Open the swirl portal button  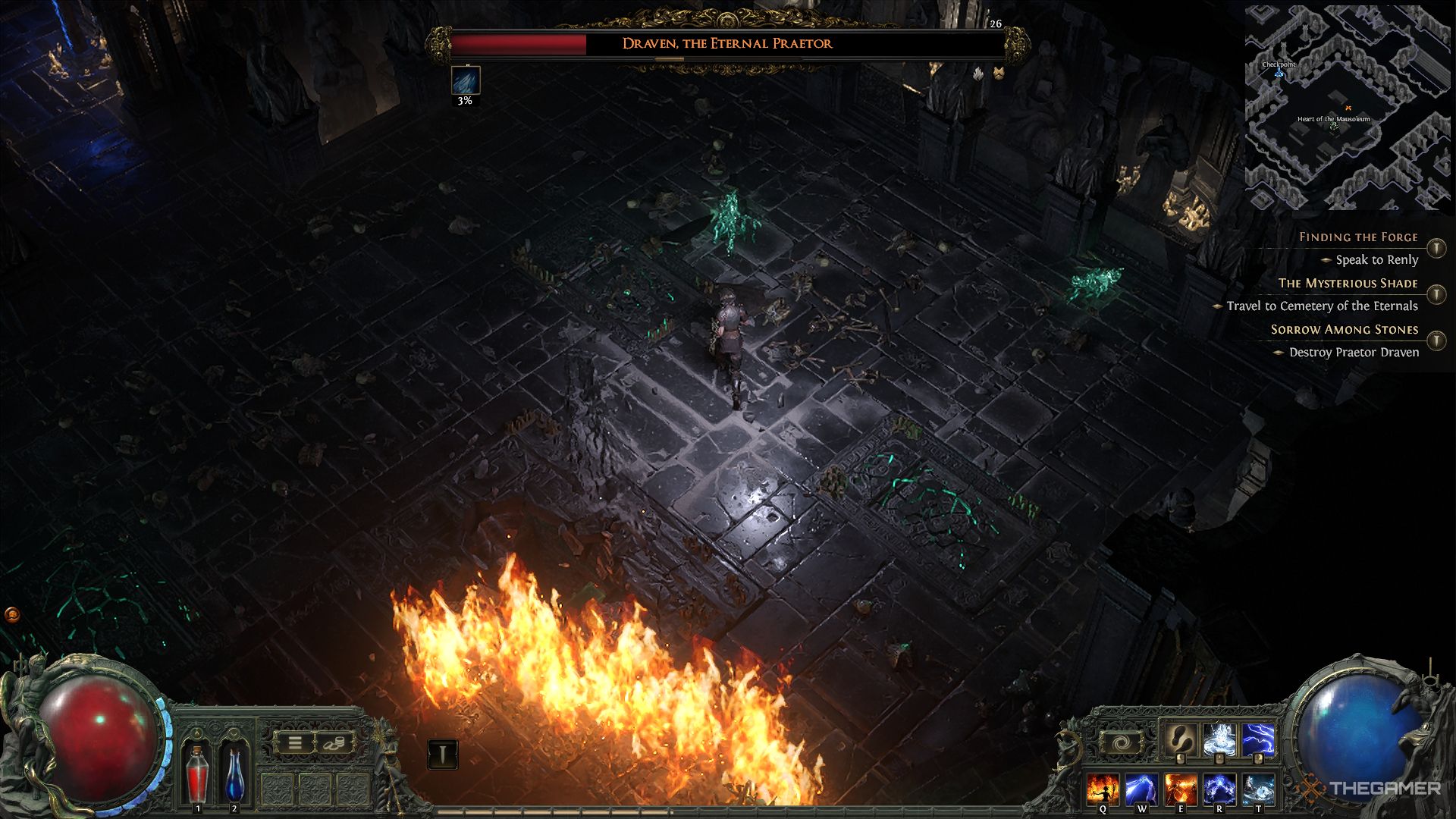tap(1119, 743)
